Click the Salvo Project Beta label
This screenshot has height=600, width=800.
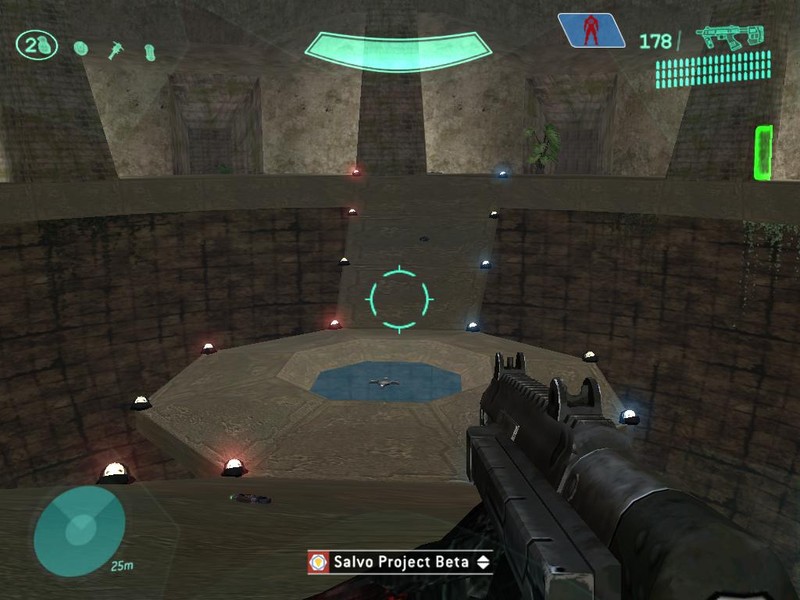click(402, 562)
